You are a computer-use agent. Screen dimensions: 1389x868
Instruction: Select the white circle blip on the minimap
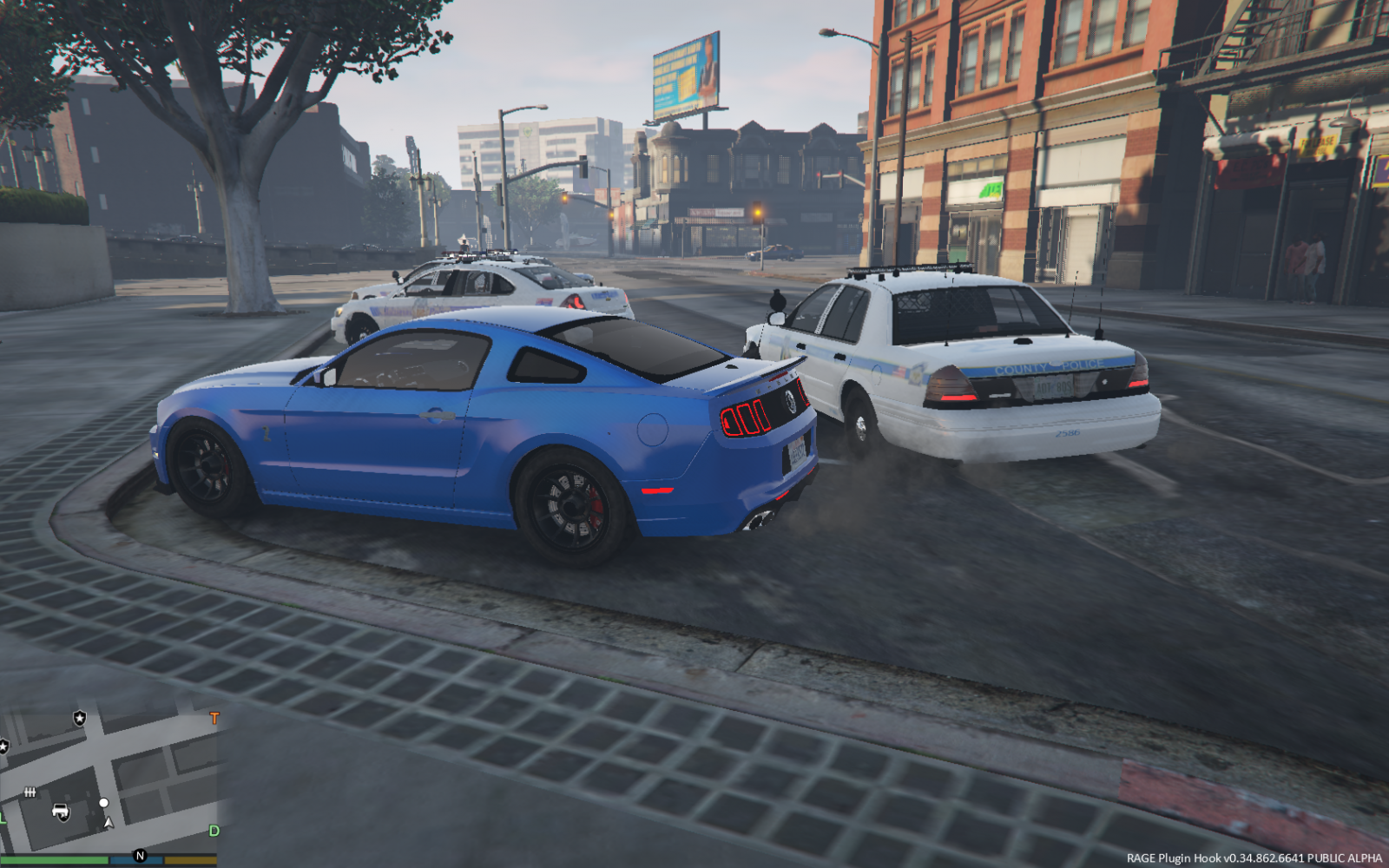[104, 803]
